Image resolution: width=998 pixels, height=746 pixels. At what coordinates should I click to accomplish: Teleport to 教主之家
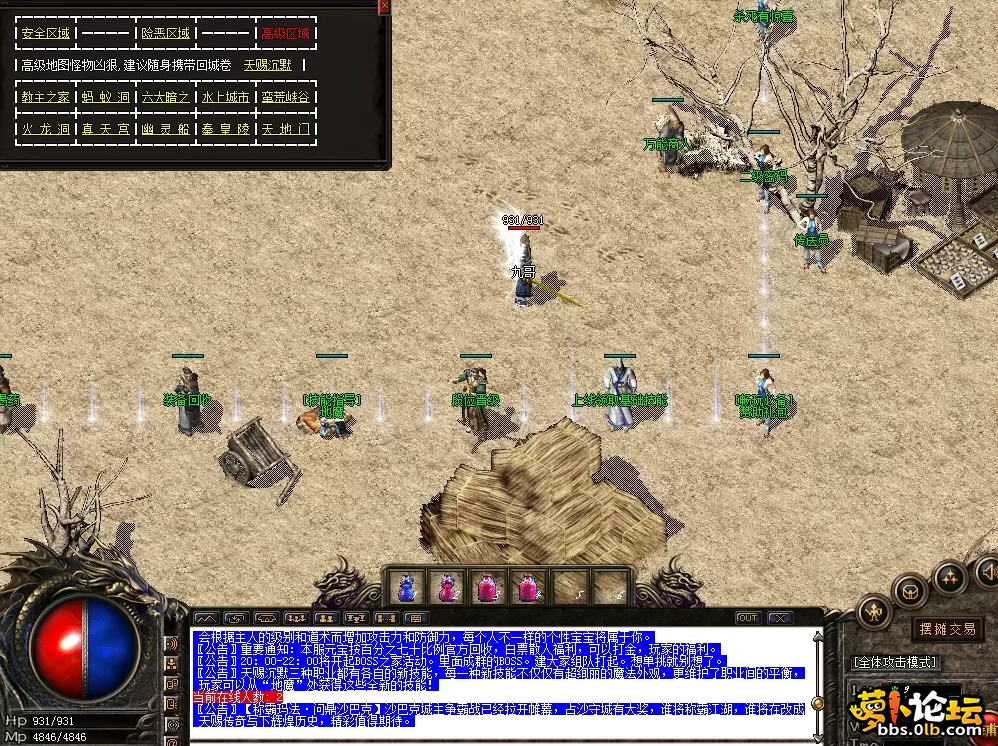[46, 97]
